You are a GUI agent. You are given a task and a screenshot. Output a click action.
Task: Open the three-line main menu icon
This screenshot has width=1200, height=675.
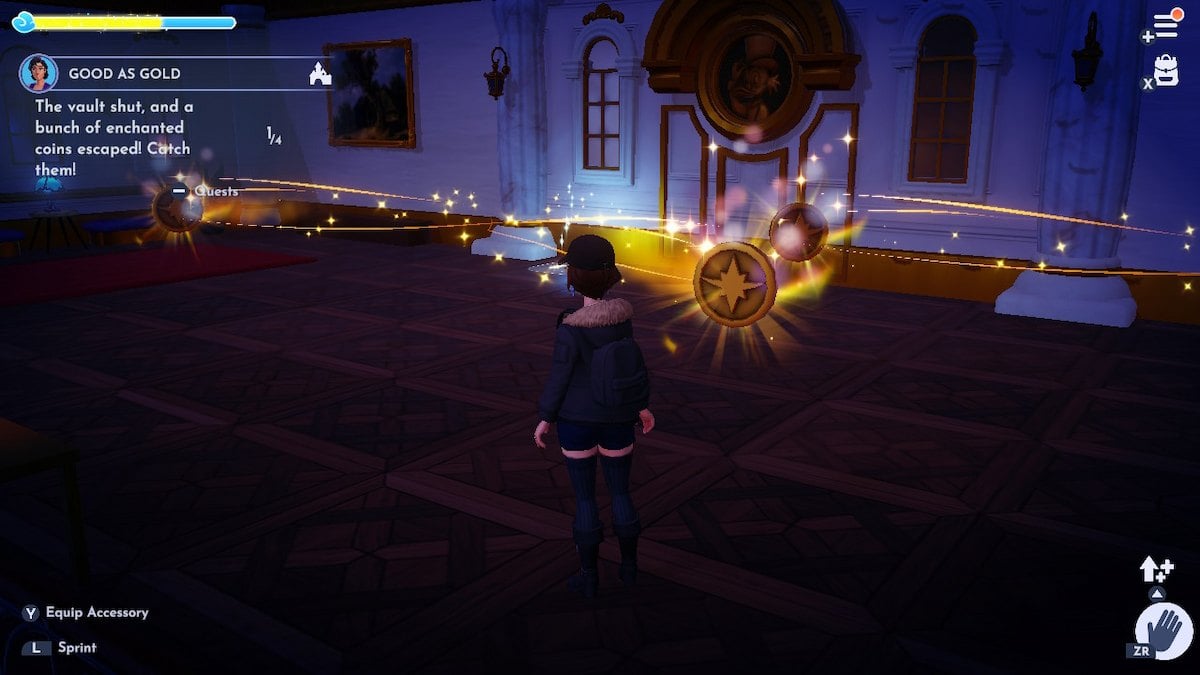[x=1166, y=24]
